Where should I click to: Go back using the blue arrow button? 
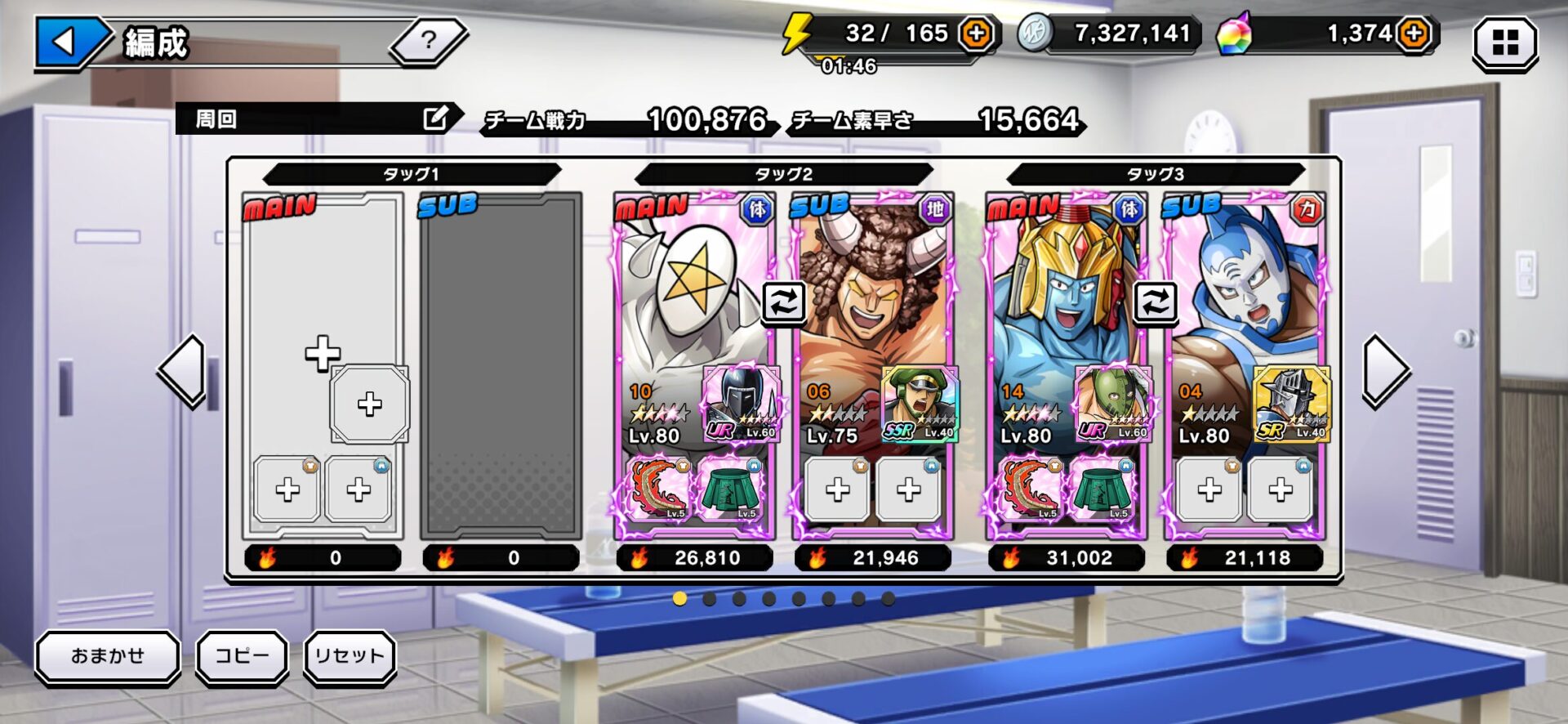point(67,42)
